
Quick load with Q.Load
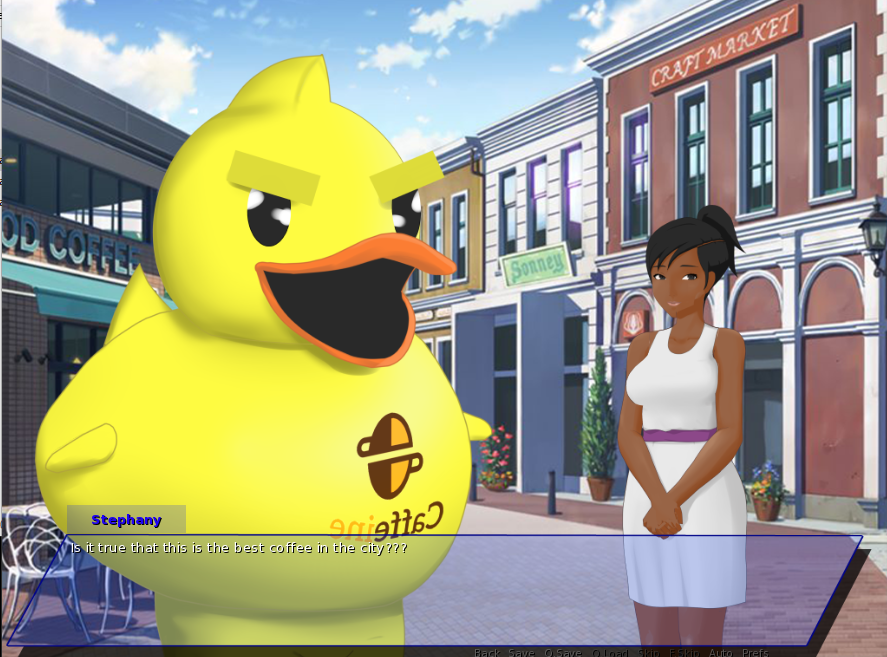[x=609, y=653]
